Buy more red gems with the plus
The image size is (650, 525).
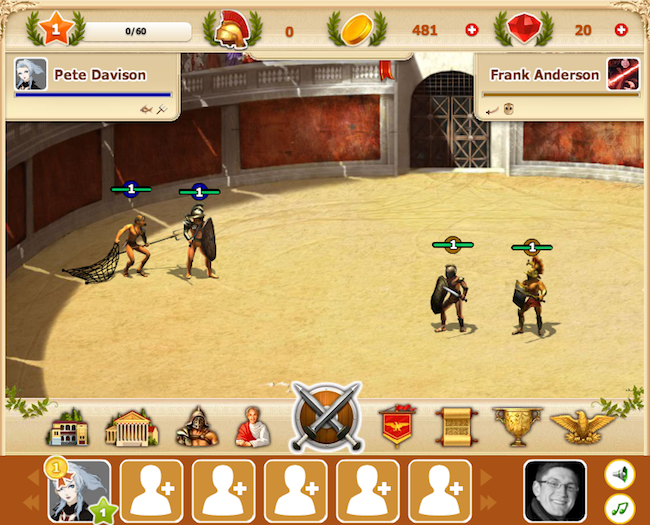621,30
